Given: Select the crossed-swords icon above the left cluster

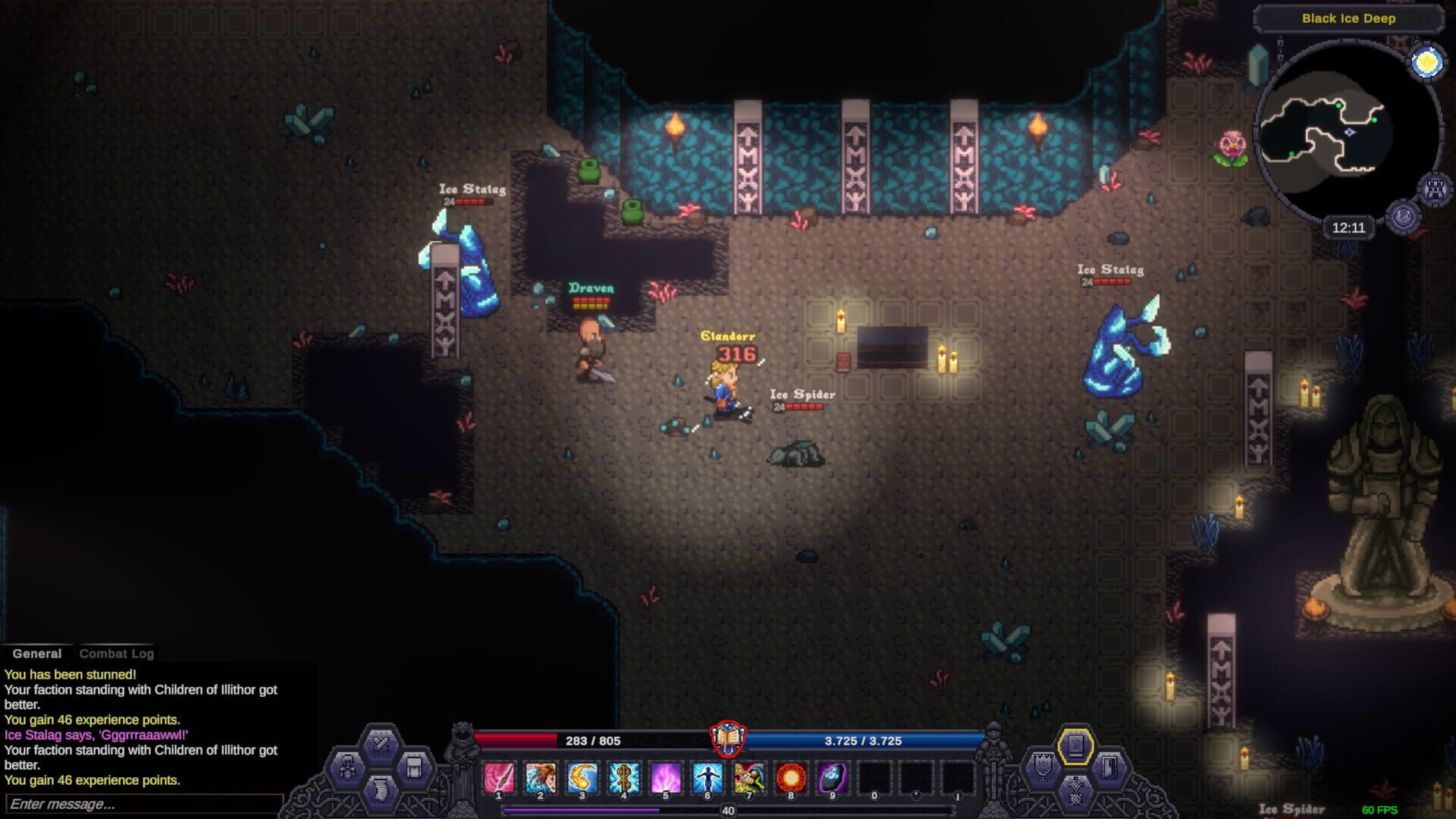Looking at the screenshot, I should click(x=379, y=742).
